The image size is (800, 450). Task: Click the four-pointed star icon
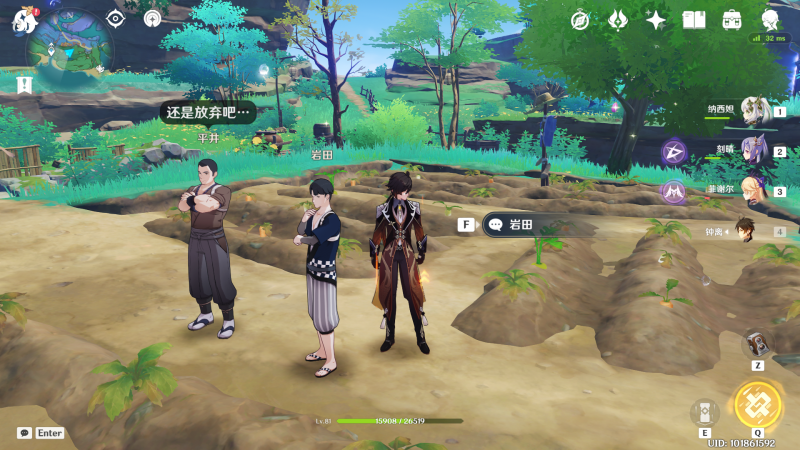coord(656,20)
